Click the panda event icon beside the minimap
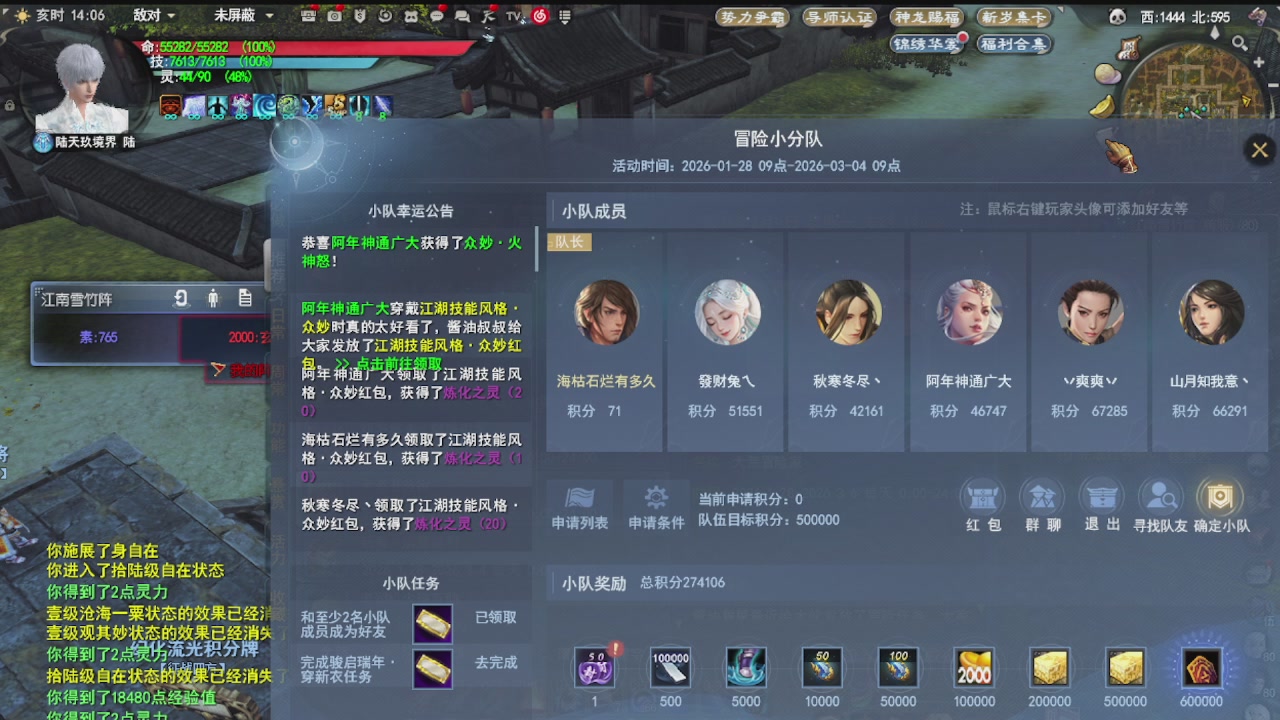 [x=1117, y=16]
